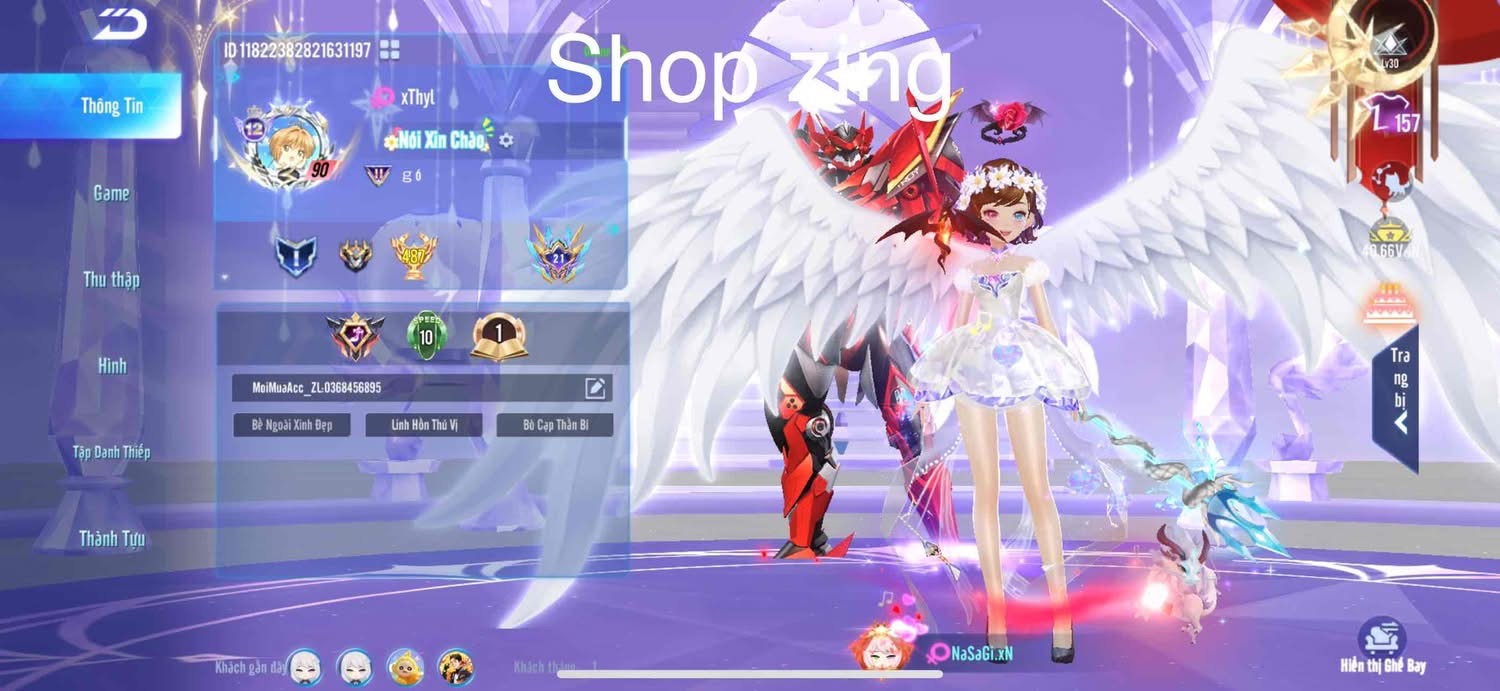Edit the MoiMuaAcc signature text
The image size is (1500, 691).
click(595, 388)
